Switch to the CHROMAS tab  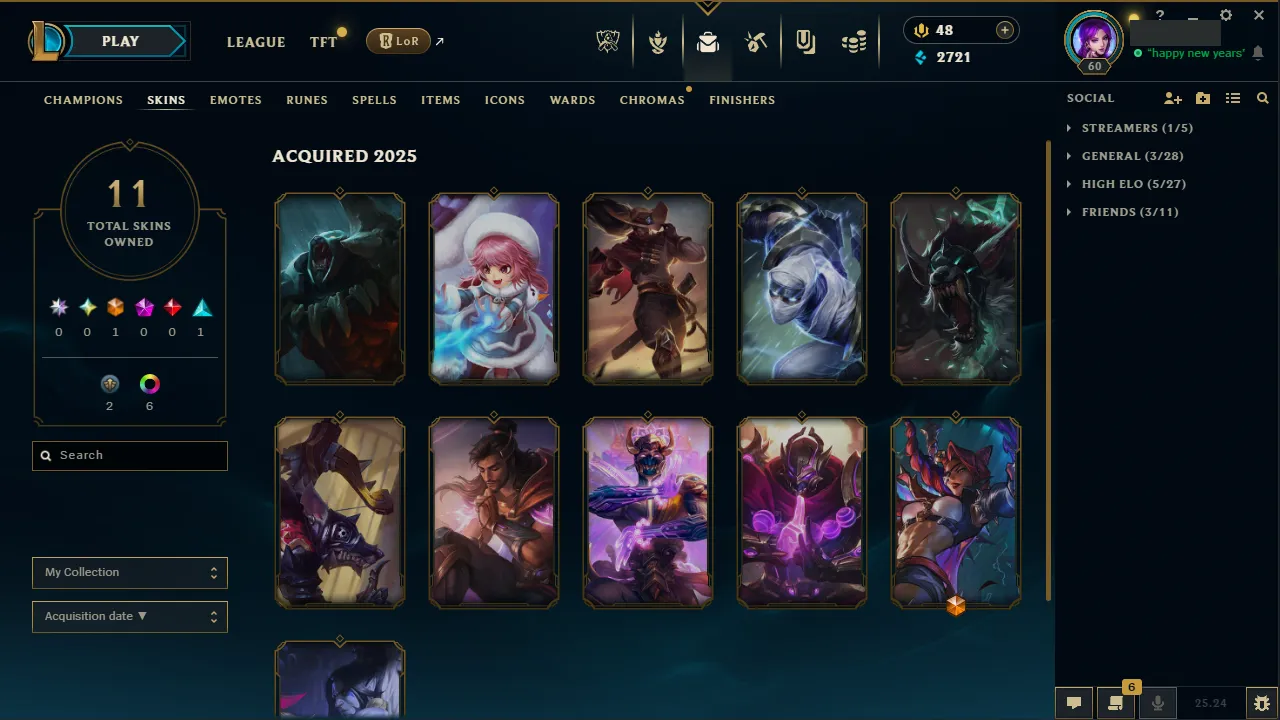652,100
